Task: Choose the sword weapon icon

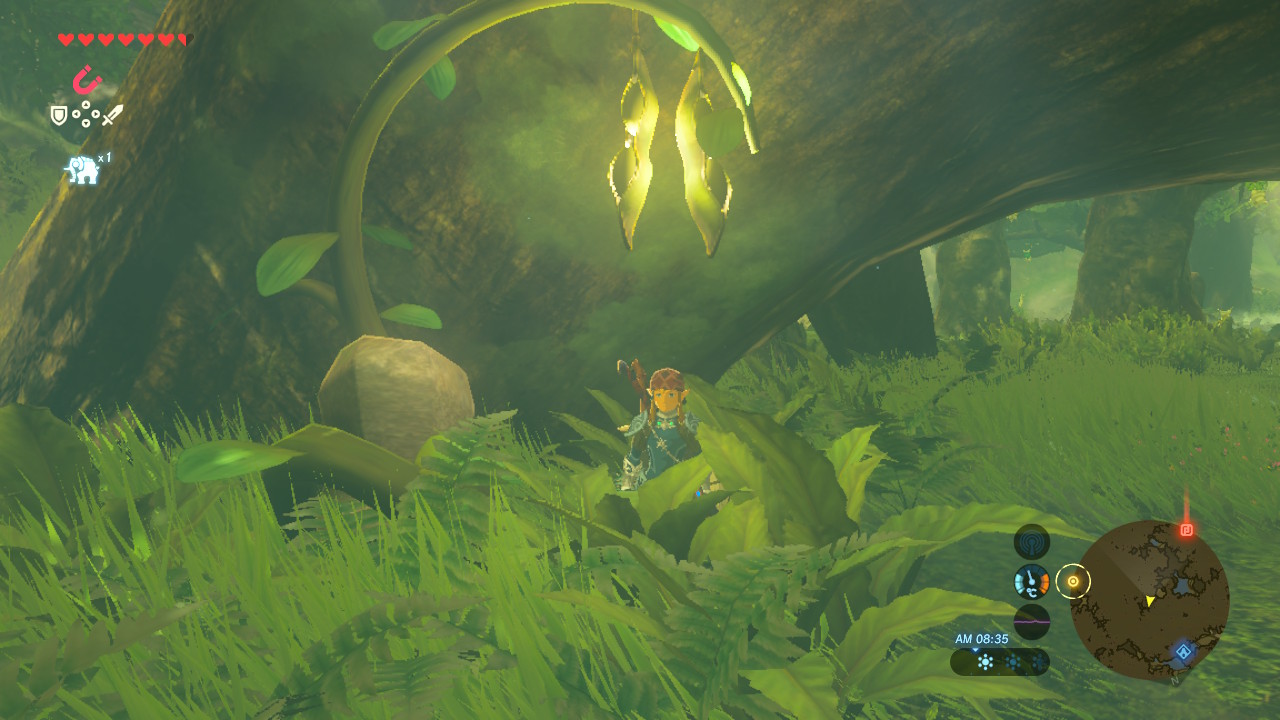Action: (x=112, y=115)
